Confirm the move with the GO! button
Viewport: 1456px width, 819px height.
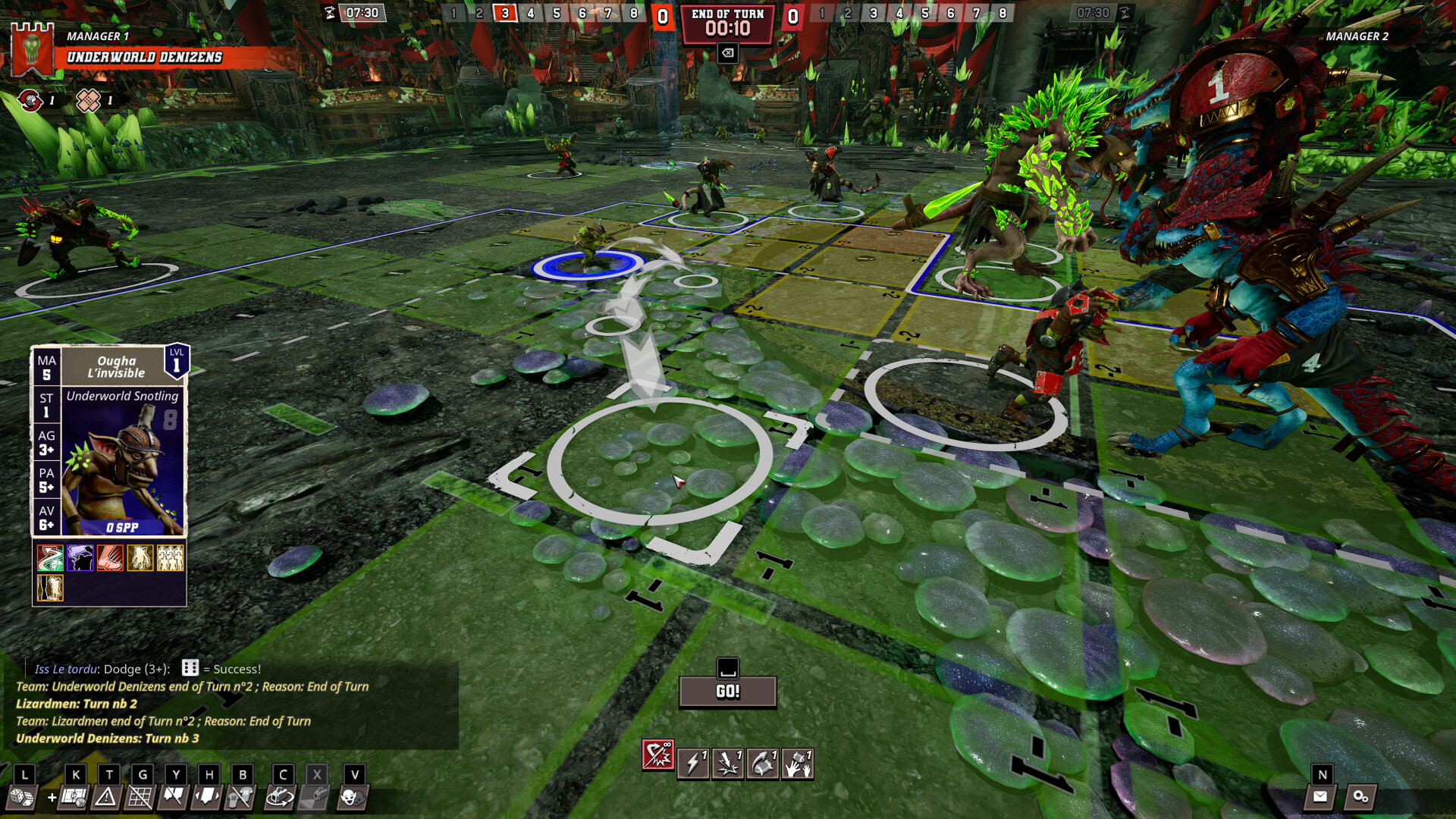coord(727,692)
